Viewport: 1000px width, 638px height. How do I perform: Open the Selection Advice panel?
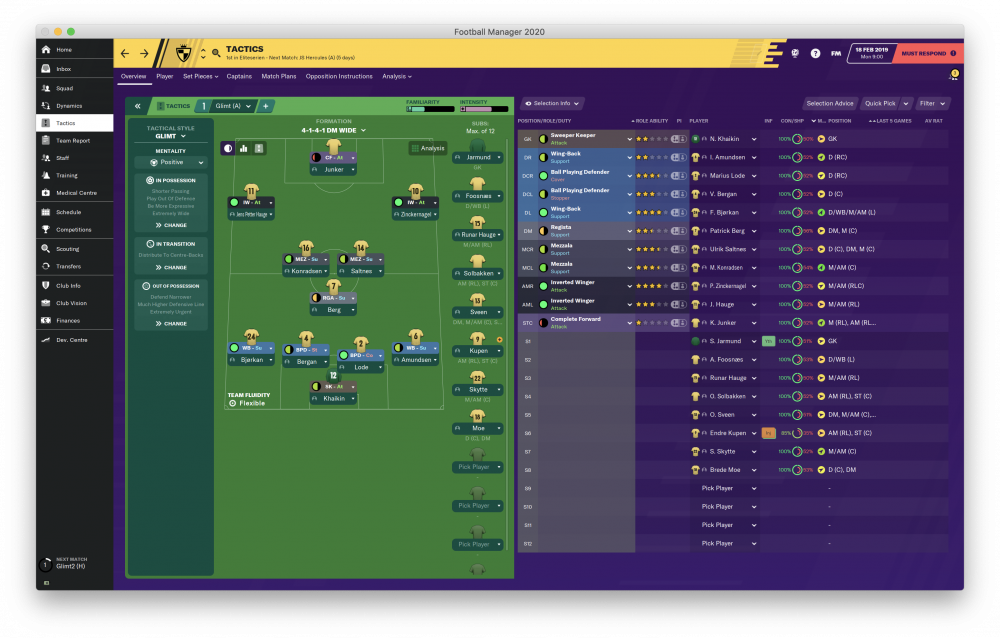pos(830,103)
